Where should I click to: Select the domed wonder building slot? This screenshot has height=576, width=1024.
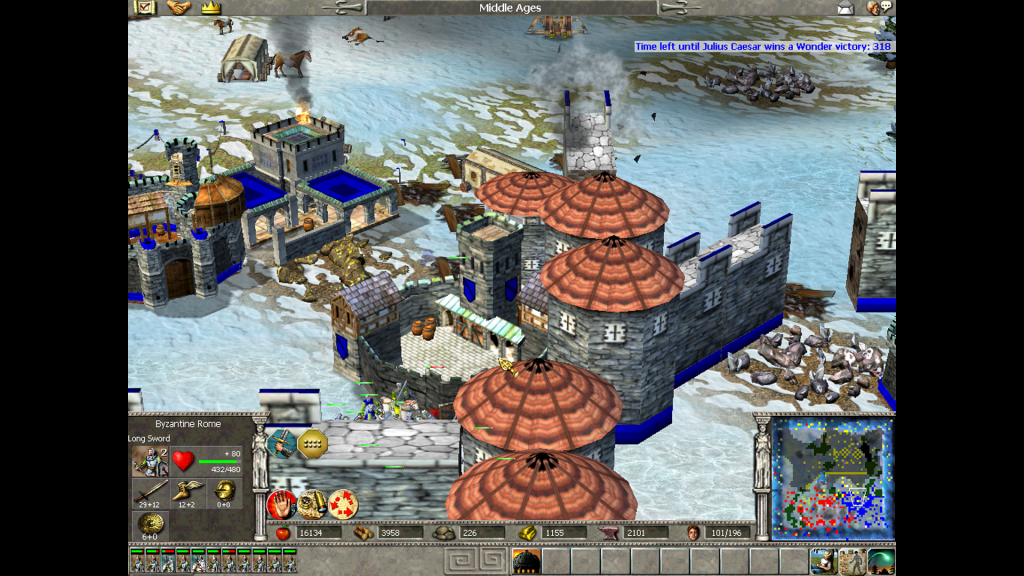coord(525,561)
